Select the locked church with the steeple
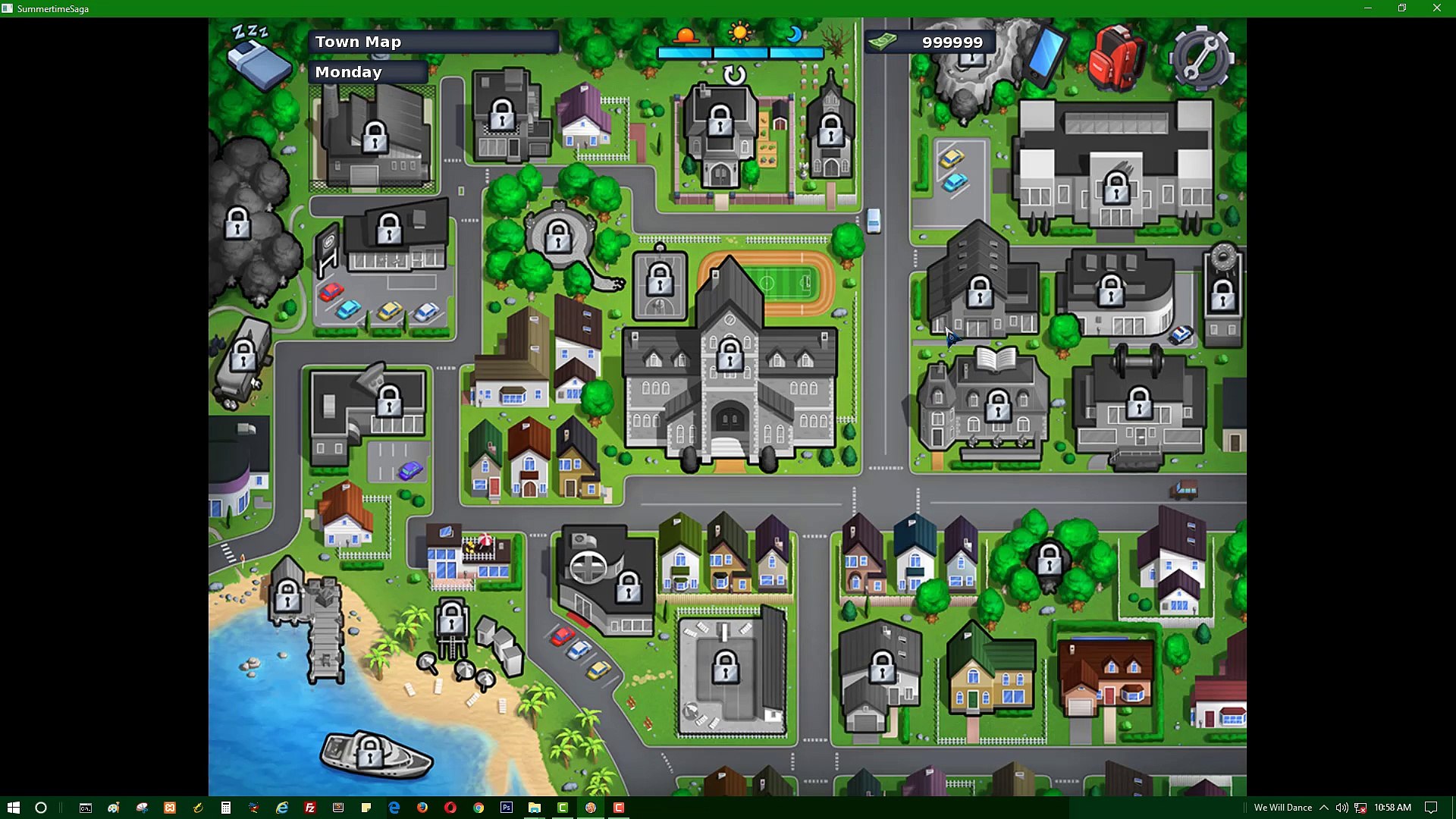 click(830, 130)
